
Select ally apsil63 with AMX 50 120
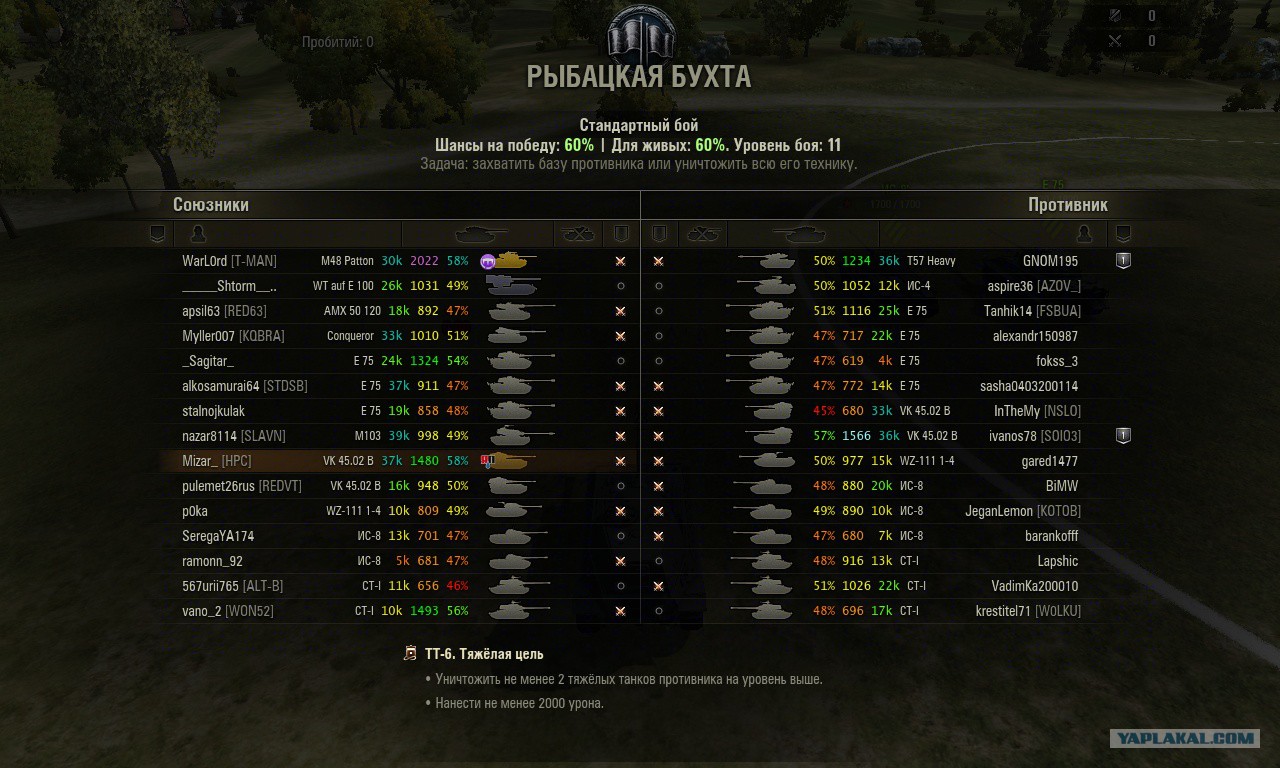pyautogui.click(x=224, y=311)
